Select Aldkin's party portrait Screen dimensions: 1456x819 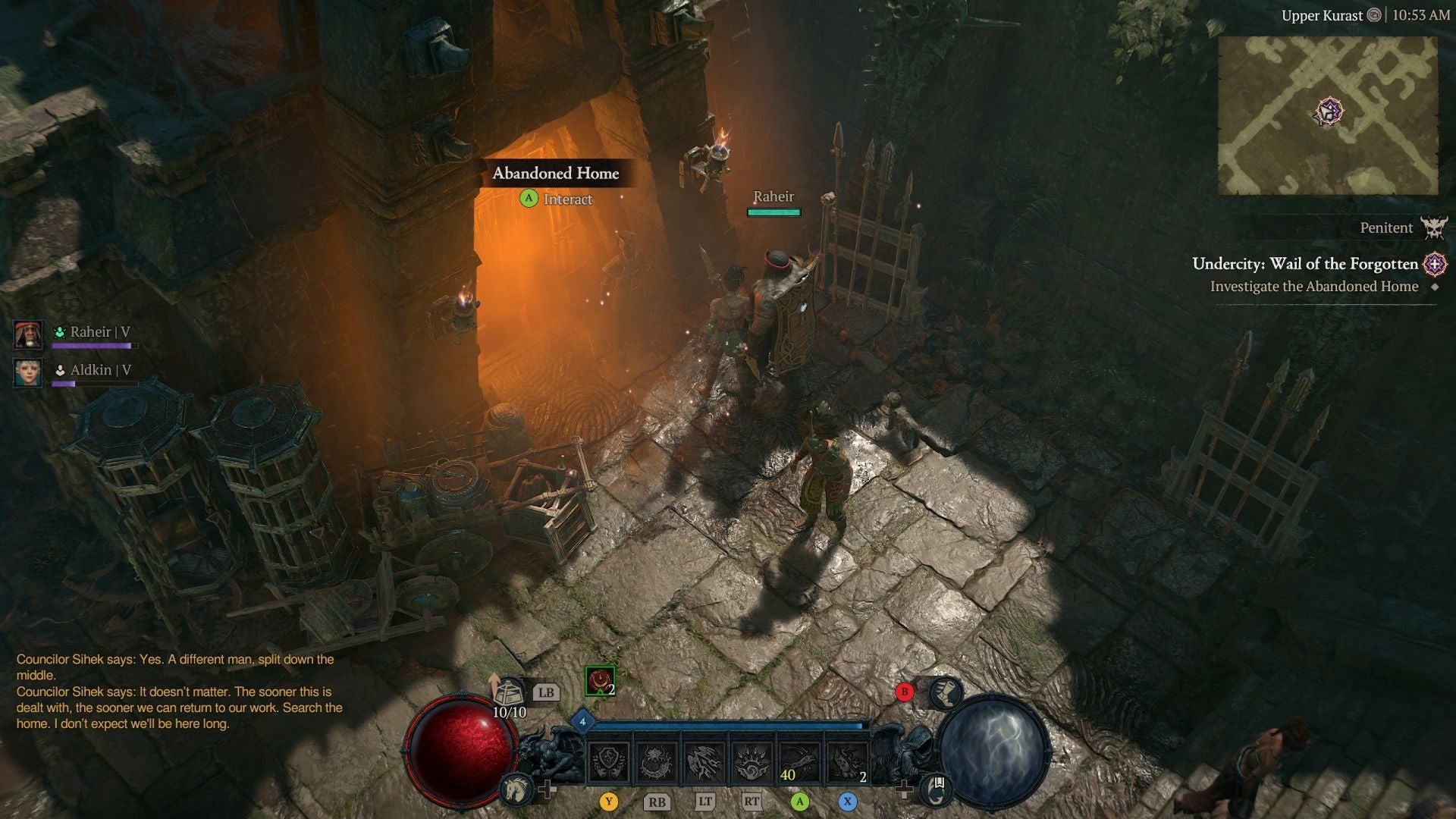tap(28, 372)
